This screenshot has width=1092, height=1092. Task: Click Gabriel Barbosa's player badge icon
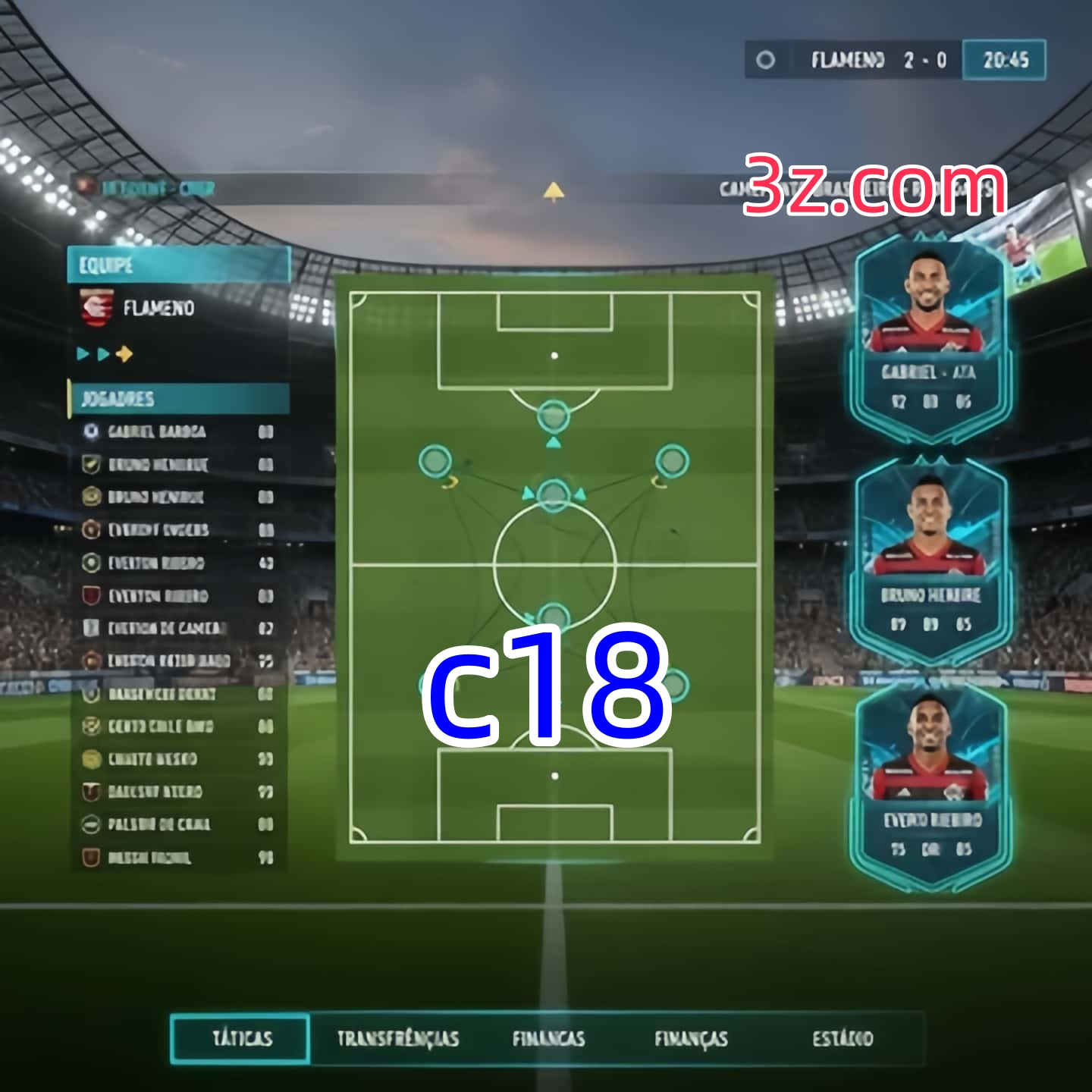(x=91, y=431)
